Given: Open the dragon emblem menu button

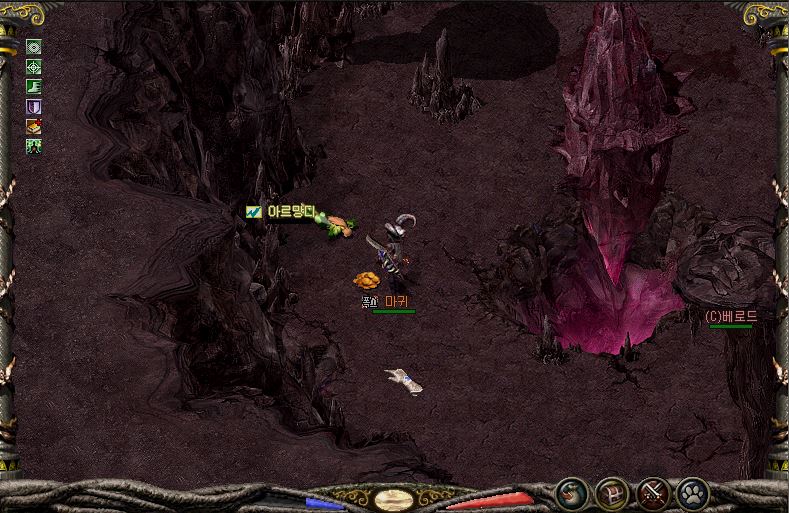Looking at the screenshot, I should [x=573, y=492].
